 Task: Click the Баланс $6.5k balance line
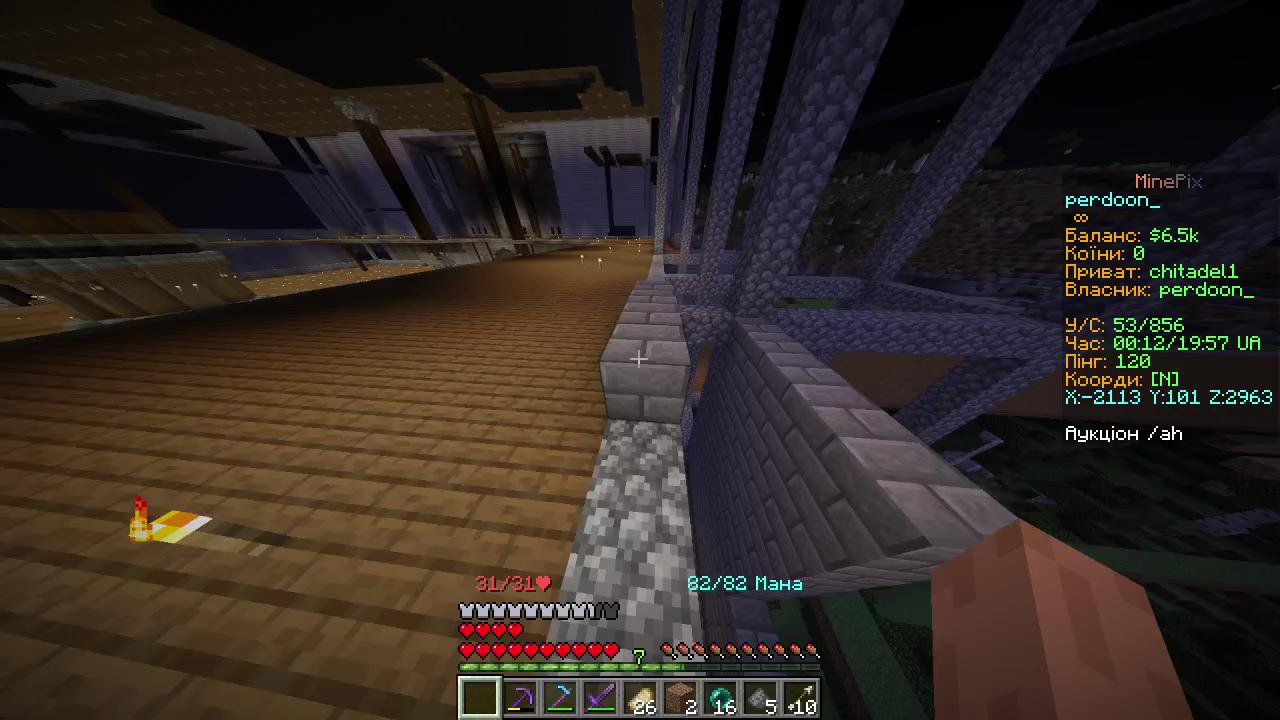tap(1130, 235)
